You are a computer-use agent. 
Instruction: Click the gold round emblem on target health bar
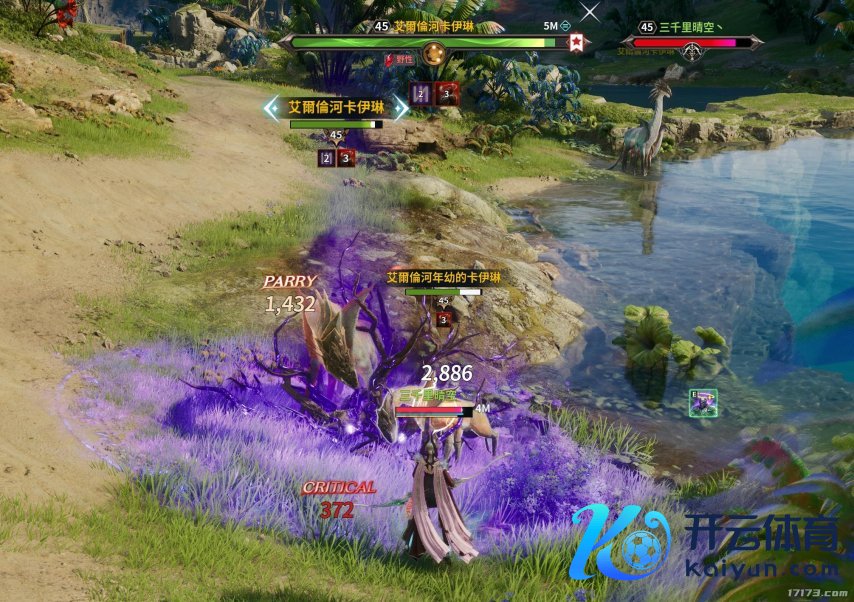(432, 53)
